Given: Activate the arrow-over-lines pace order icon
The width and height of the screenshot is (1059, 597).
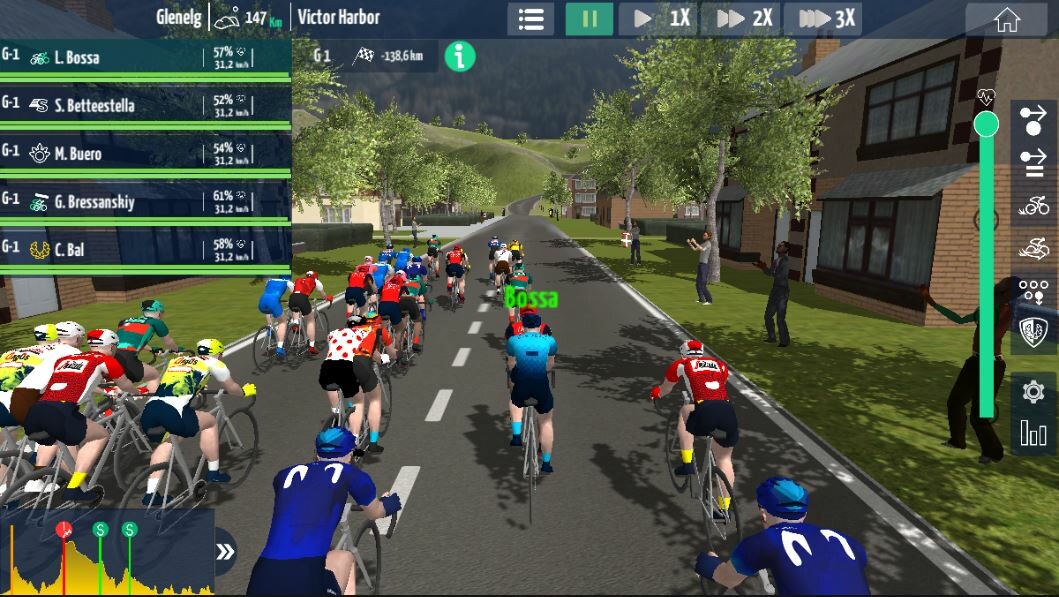Looking at the screenshot, I should click(1033, 163).
